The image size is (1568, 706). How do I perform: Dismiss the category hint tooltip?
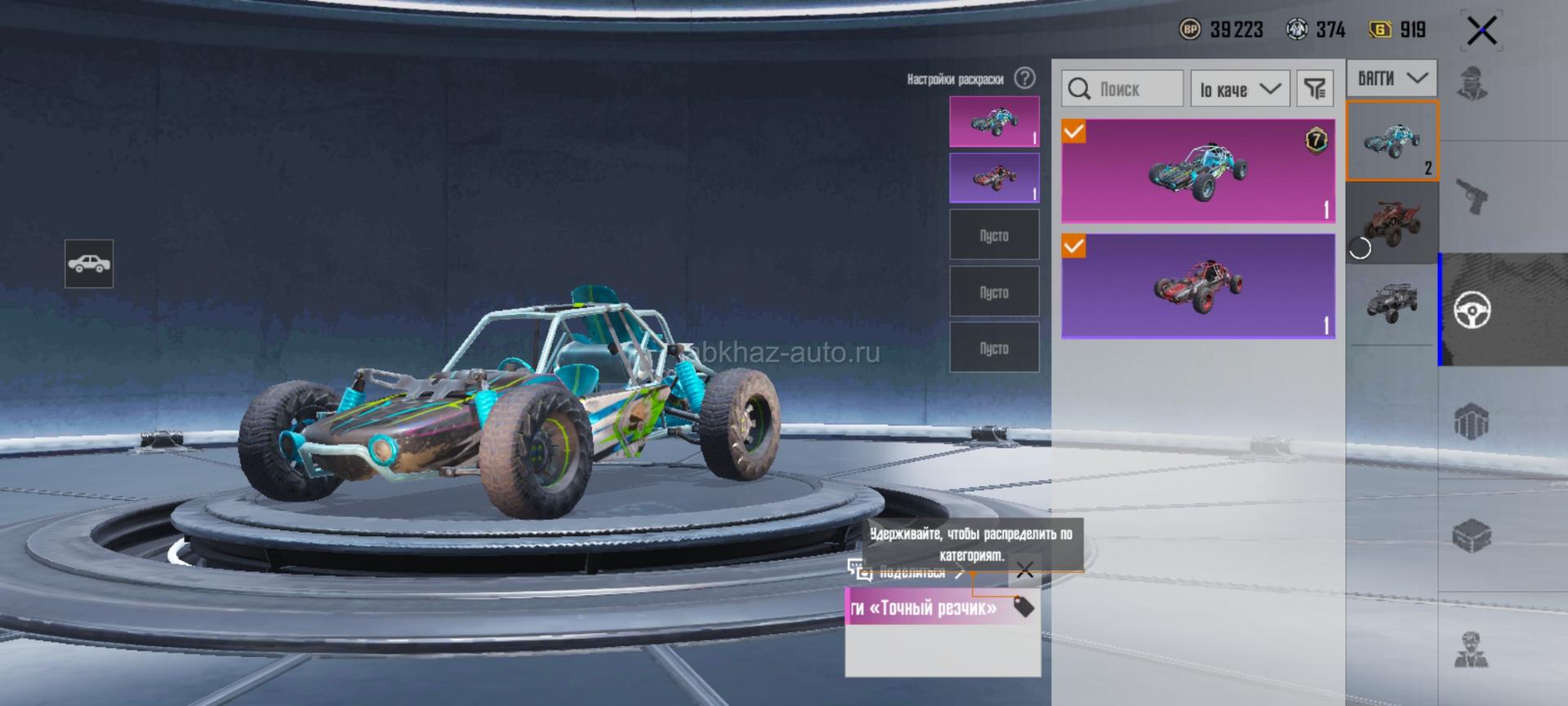pyautogui.click(x=1025, y=570)
